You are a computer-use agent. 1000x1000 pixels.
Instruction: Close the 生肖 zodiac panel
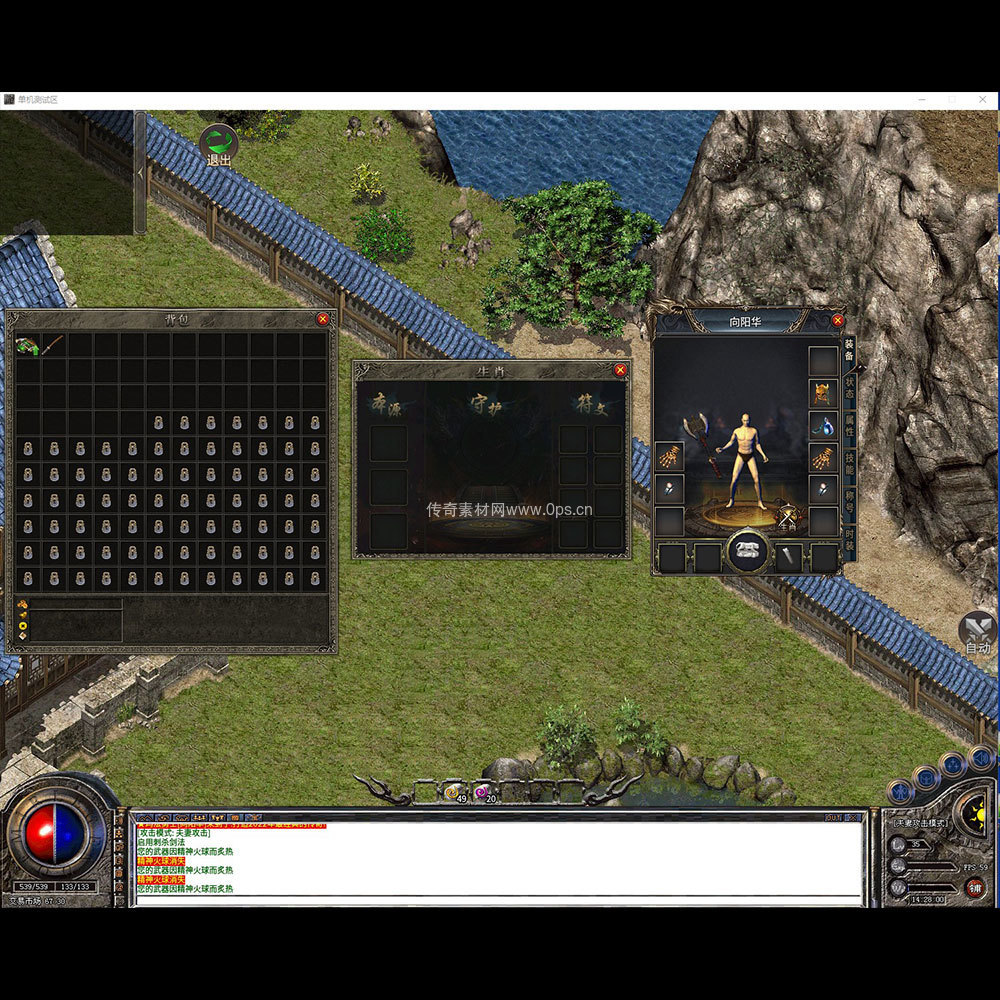click(x=620, y=370)
